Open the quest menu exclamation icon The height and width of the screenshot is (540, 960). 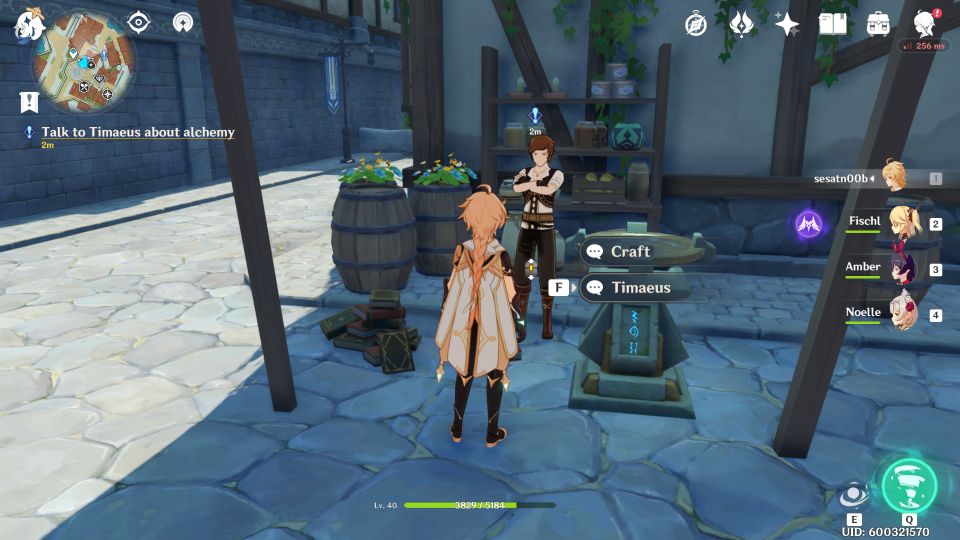(28, 101)
